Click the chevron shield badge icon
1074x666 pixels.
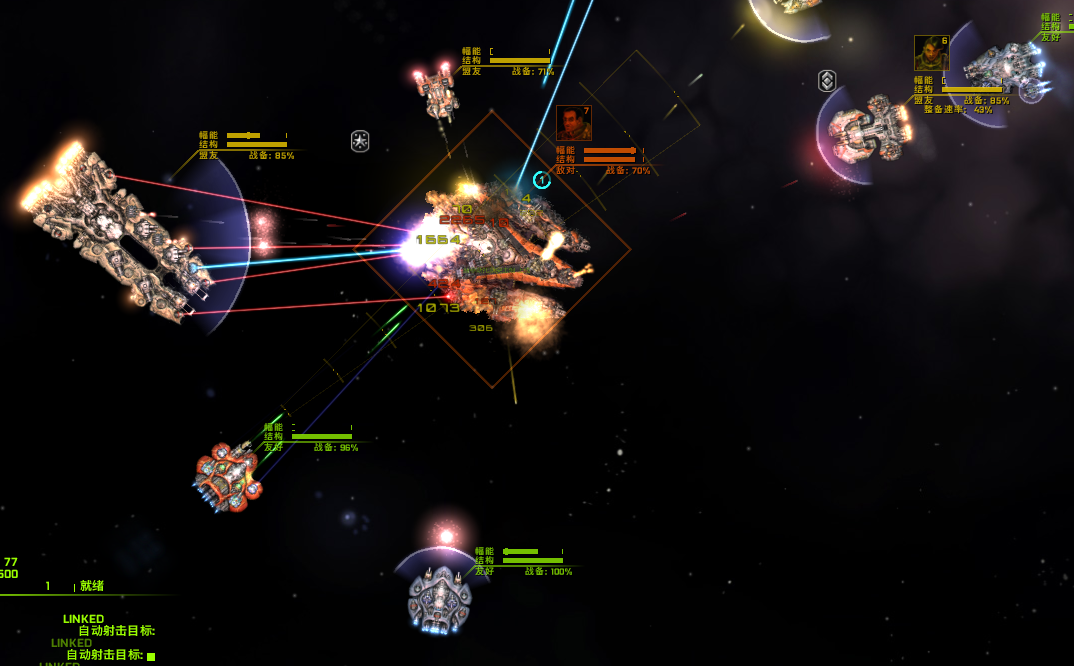click(x=827, y=81)
